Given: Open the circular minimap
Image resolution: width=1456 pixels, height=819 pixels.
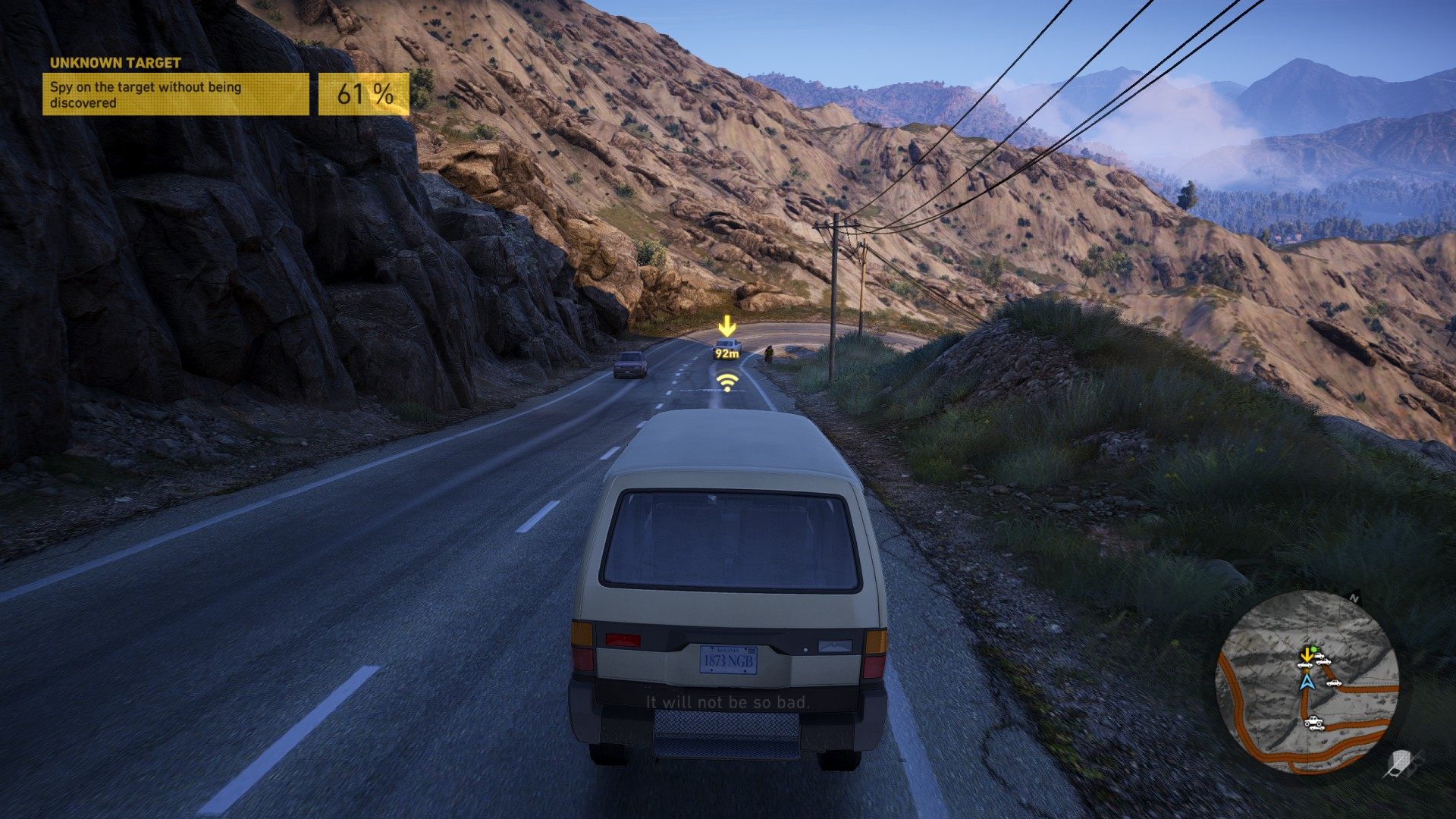Looking at the screenshot, I should pyautogui.click(x=1307, y=682).
